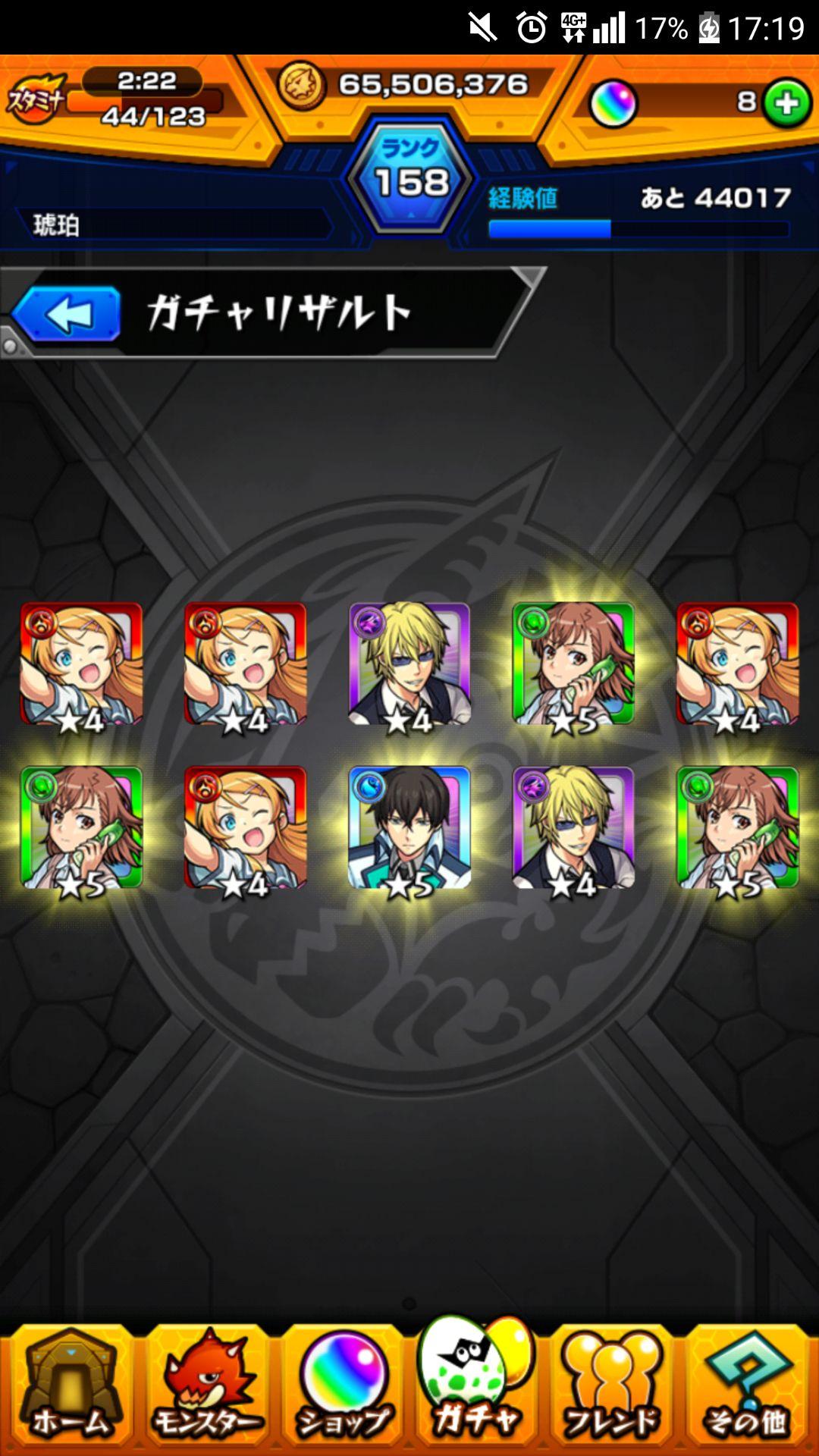Screen dimensions: 819x1456
Task: Add more orbs with the green plus button
Action: click(x=786, y=103)
